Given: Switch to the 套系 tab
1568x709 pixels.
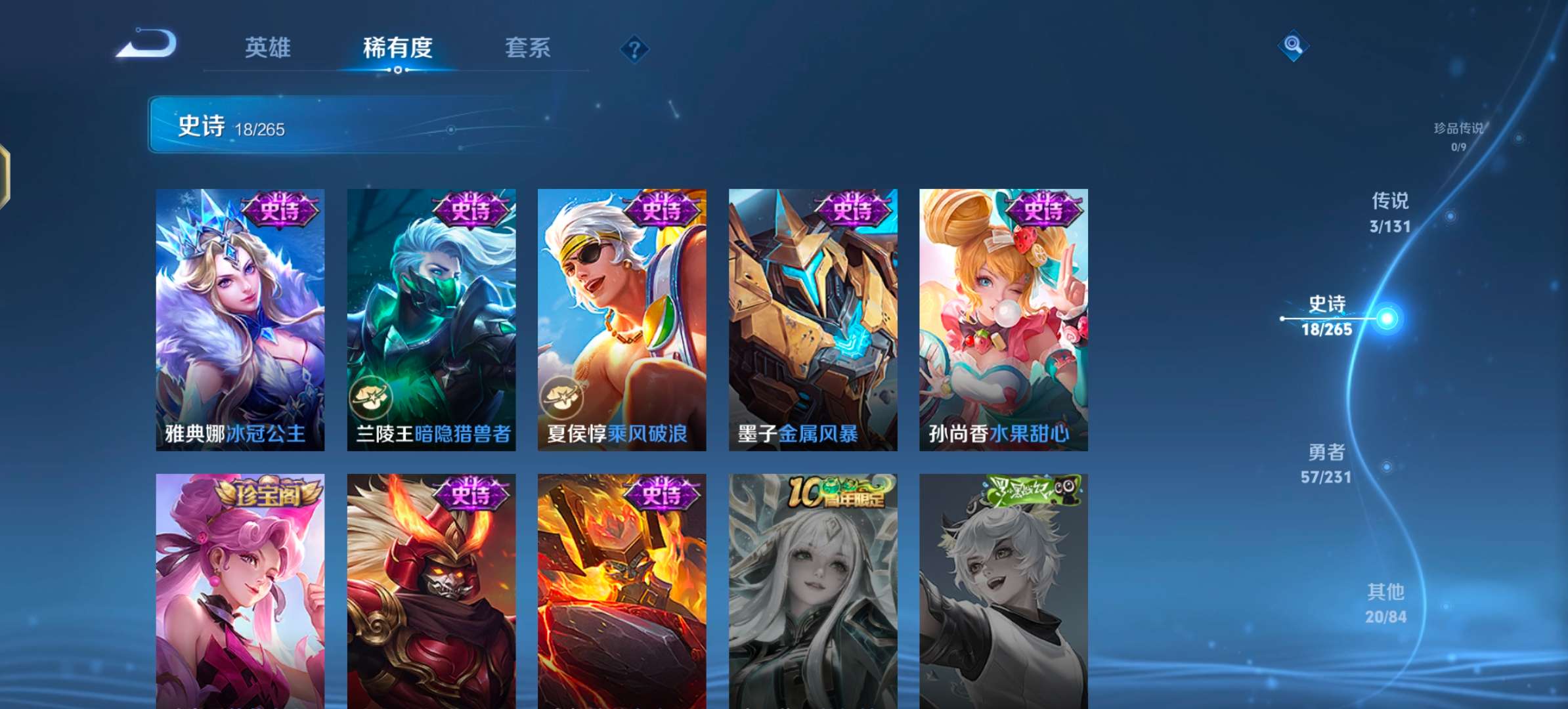Looking at the screenshot, I should [x=527, y=48].
